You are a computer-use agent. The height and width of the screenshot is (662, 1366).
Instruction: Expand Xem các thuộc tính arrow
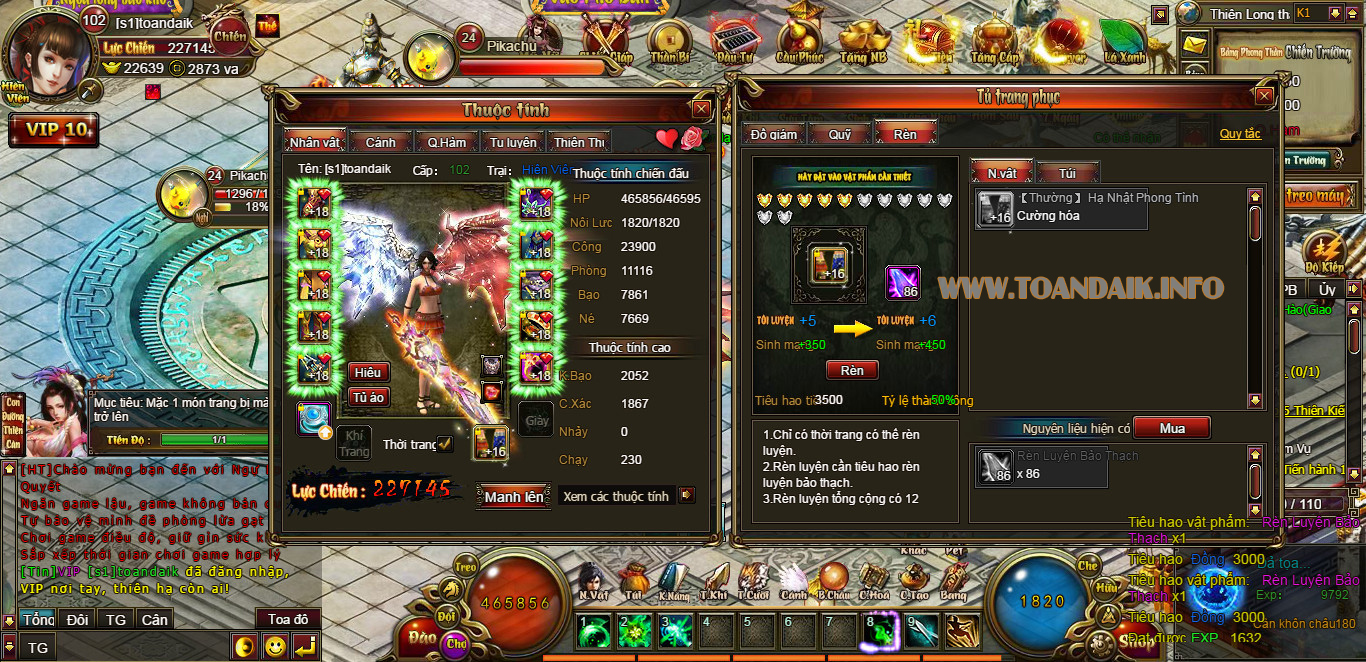686,495
